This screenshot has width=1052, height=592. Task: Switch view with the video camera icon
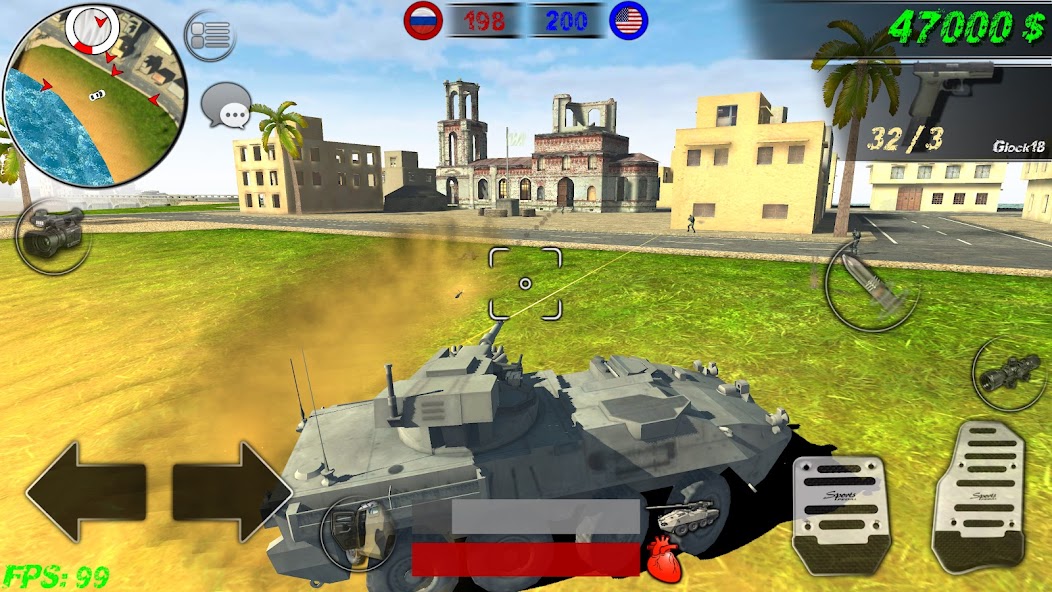[52, 236]
